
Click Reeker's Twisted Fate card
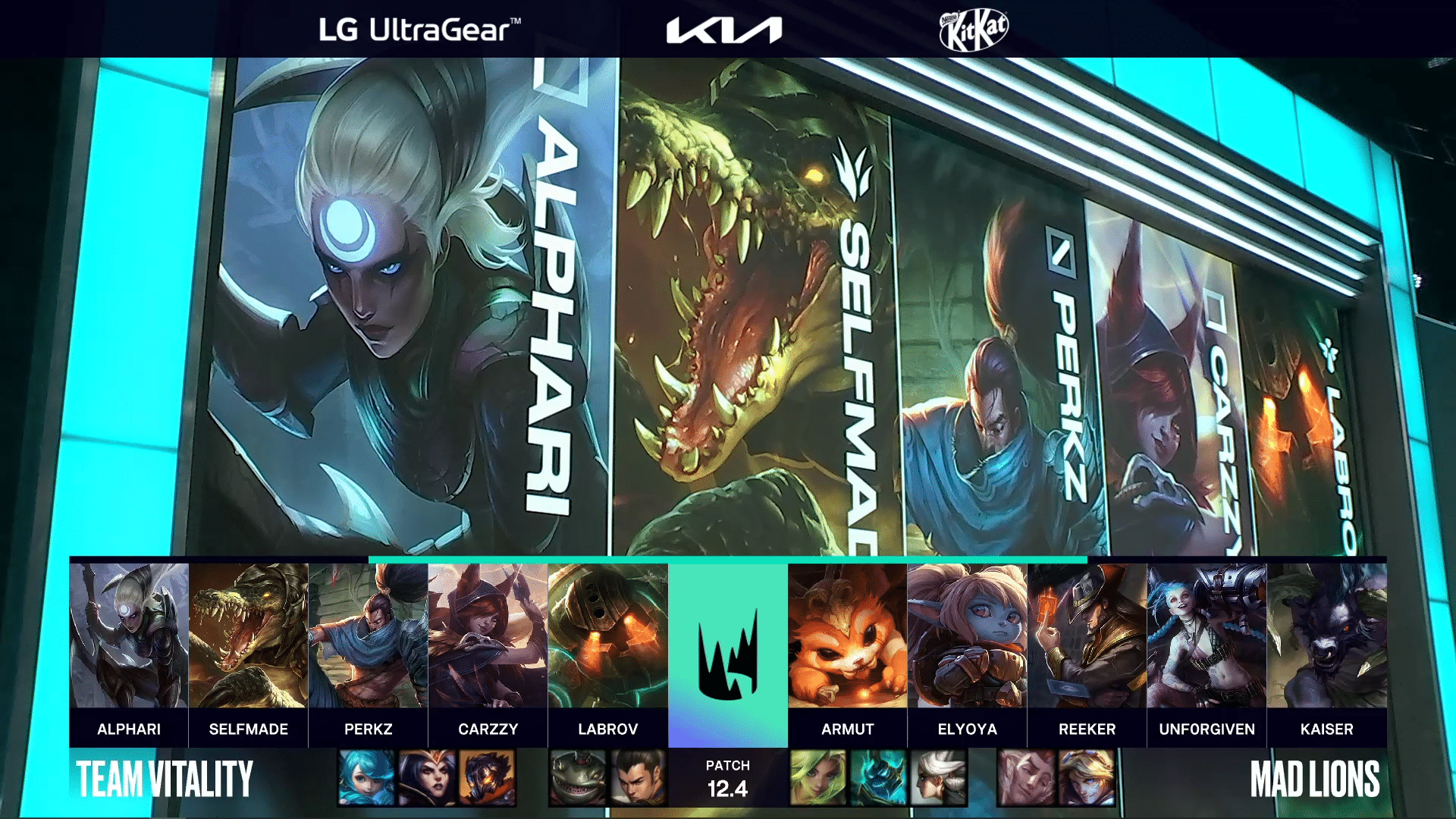pyautogui.click(x=1087, y=635)
